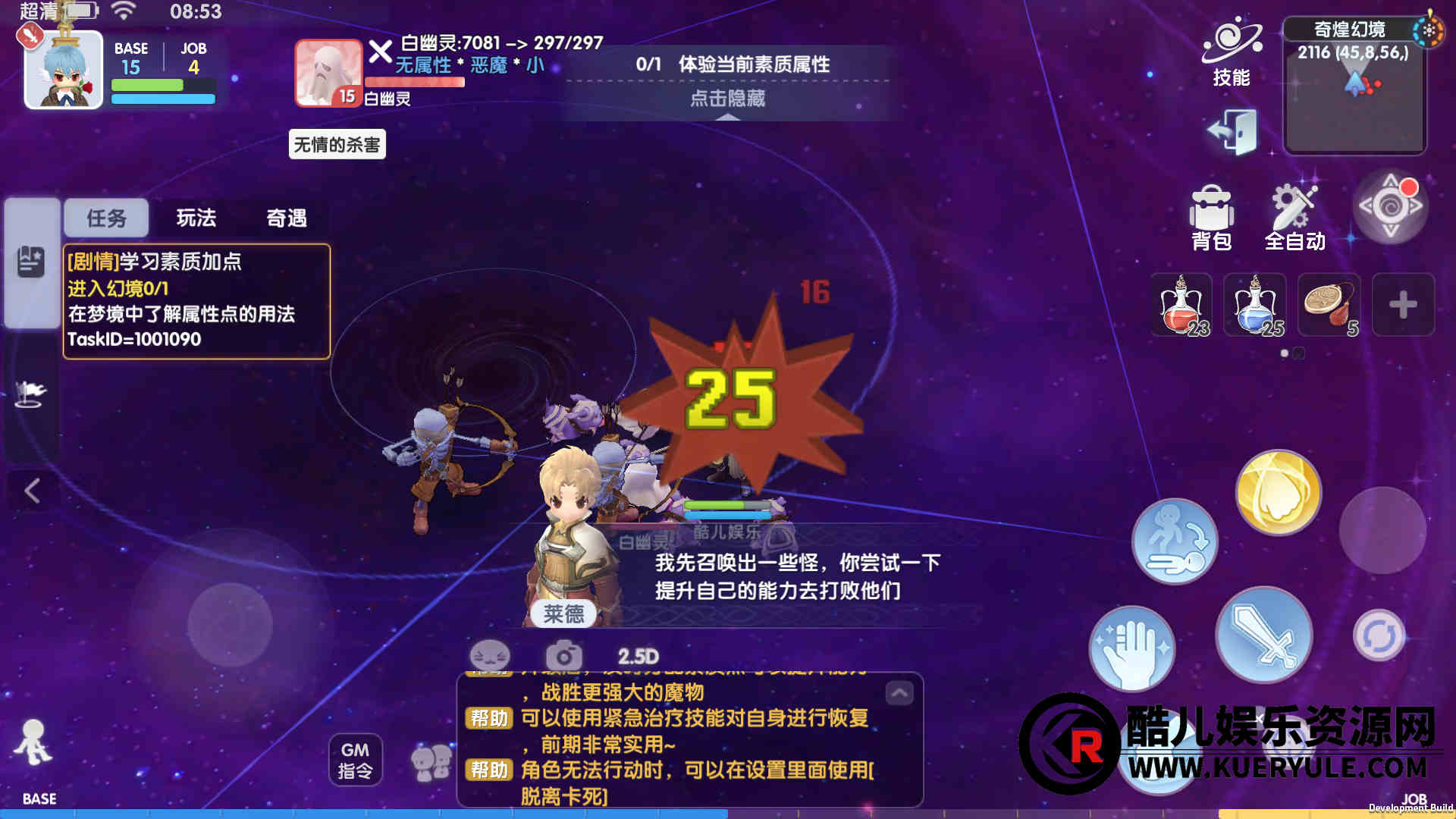The image size is (1456, 819).
Task: Open the 技能 skills menu
Action: 1232,52
